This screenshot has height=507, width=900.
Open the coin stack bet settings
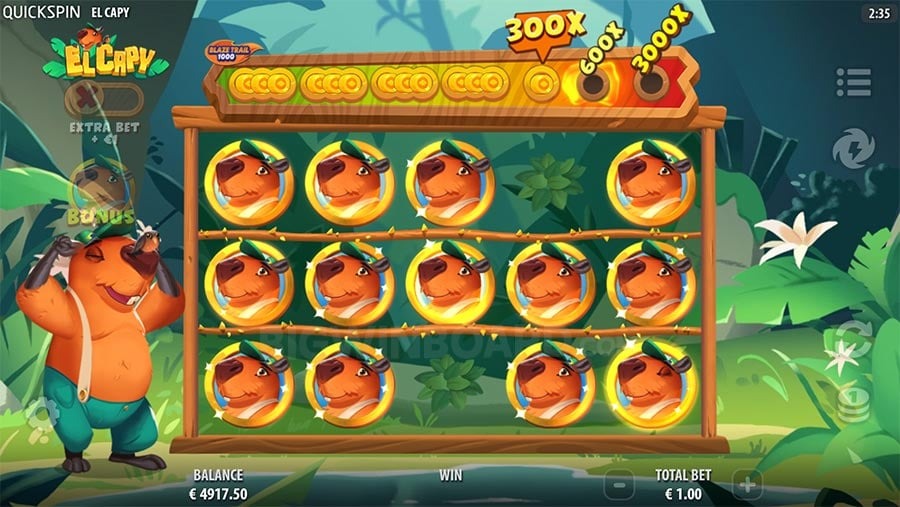point(853,407)
